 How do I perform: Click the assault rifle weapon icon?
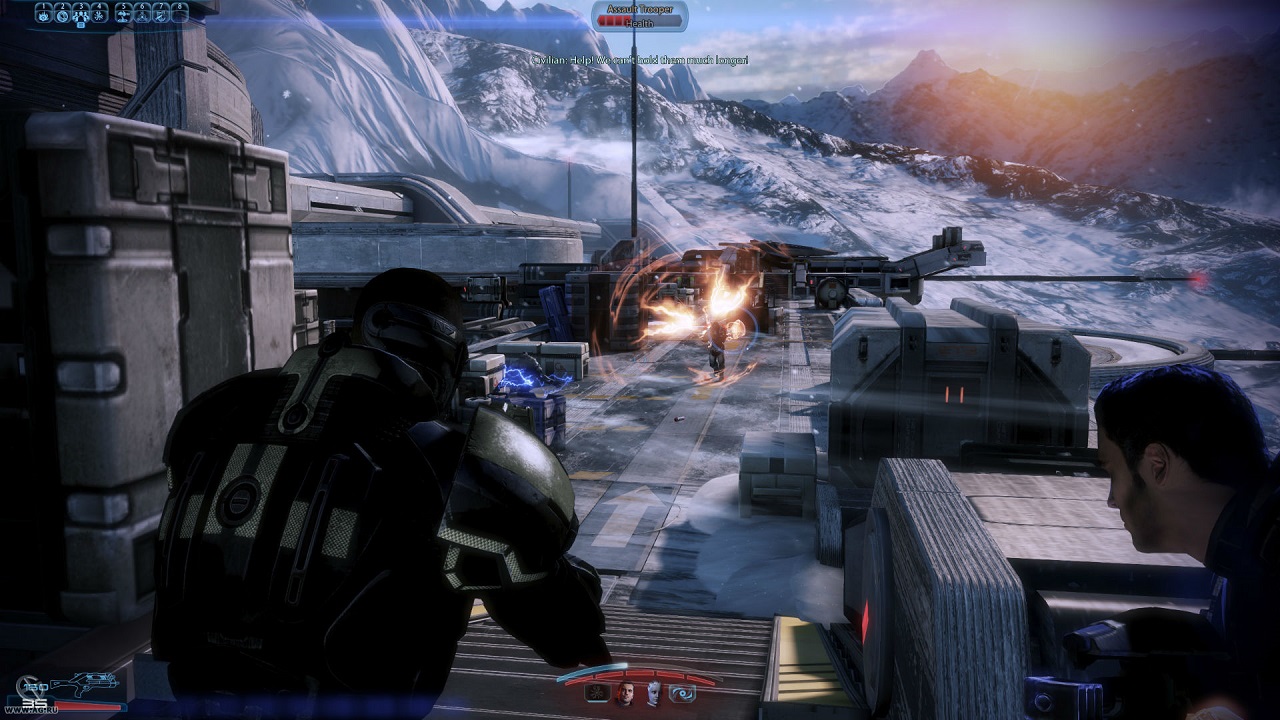coord(85,685)
